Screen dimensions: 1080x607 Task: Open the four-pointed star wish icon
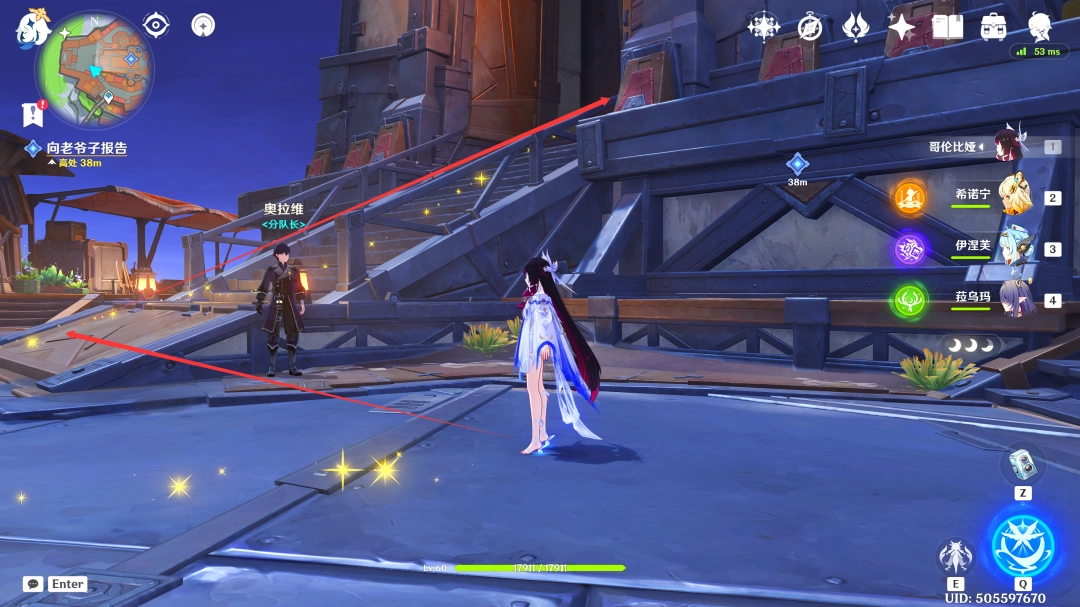[901, 27]
